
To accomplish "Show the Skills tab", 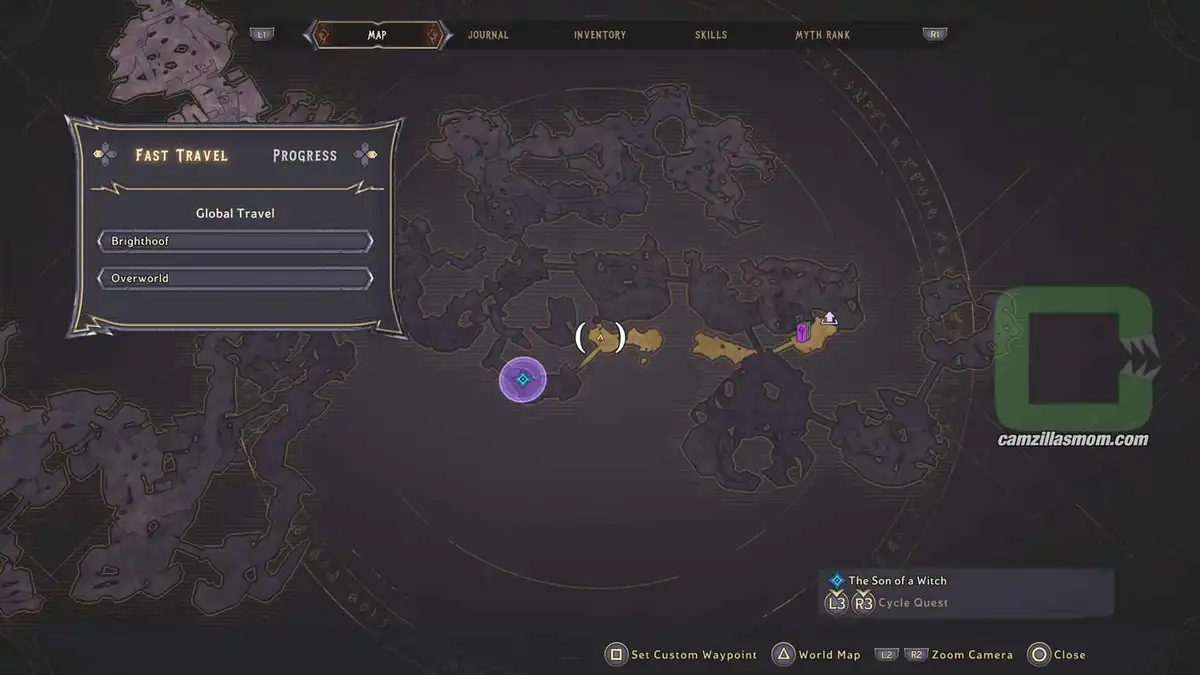I will [x=711, y=35].
